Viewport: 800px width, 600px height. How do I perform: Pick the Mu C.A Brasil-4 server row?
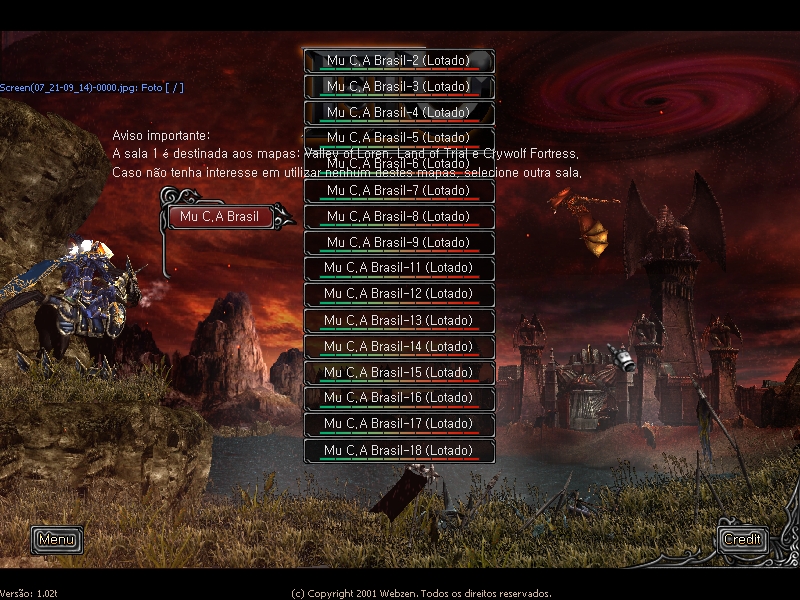tap(399, 113)
